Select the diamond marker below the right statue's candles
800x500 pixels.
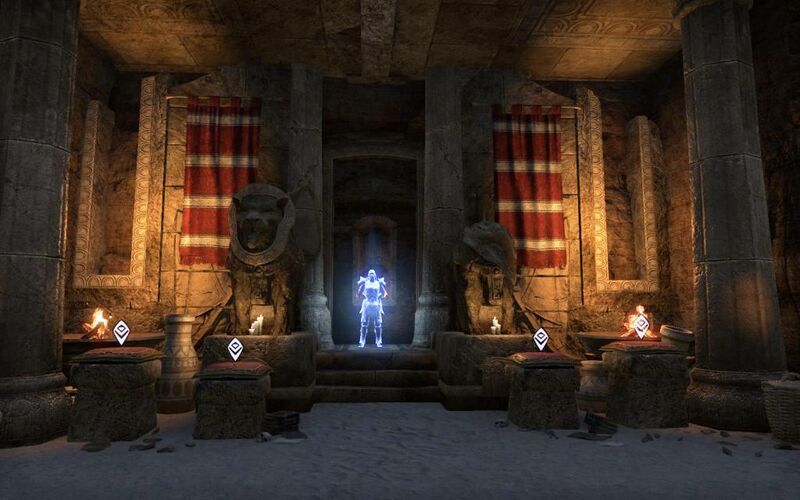[x=541, y=339]
